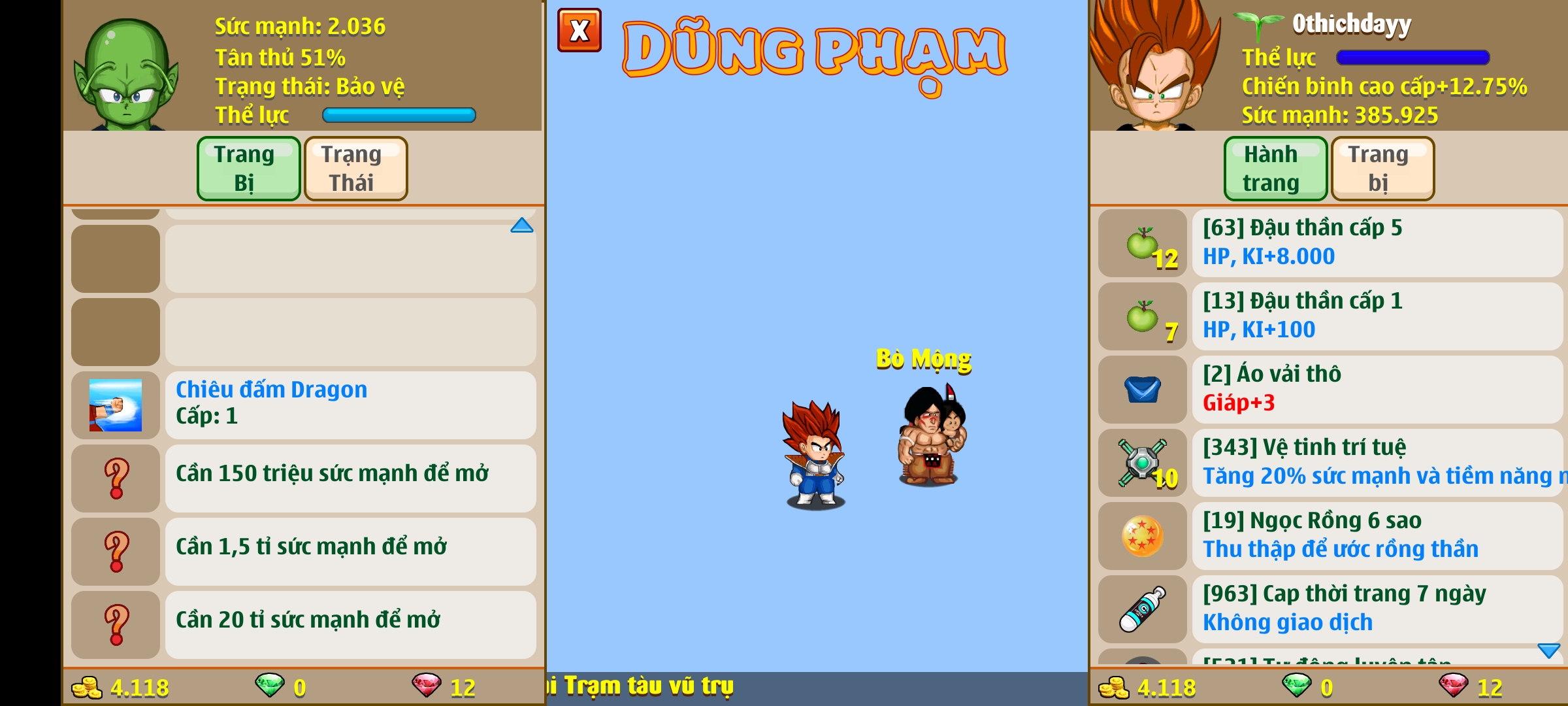Pick the Vệ tinh trí tuệ item
Viewport: 1568px width, 706px height.
pos(1375,462)
